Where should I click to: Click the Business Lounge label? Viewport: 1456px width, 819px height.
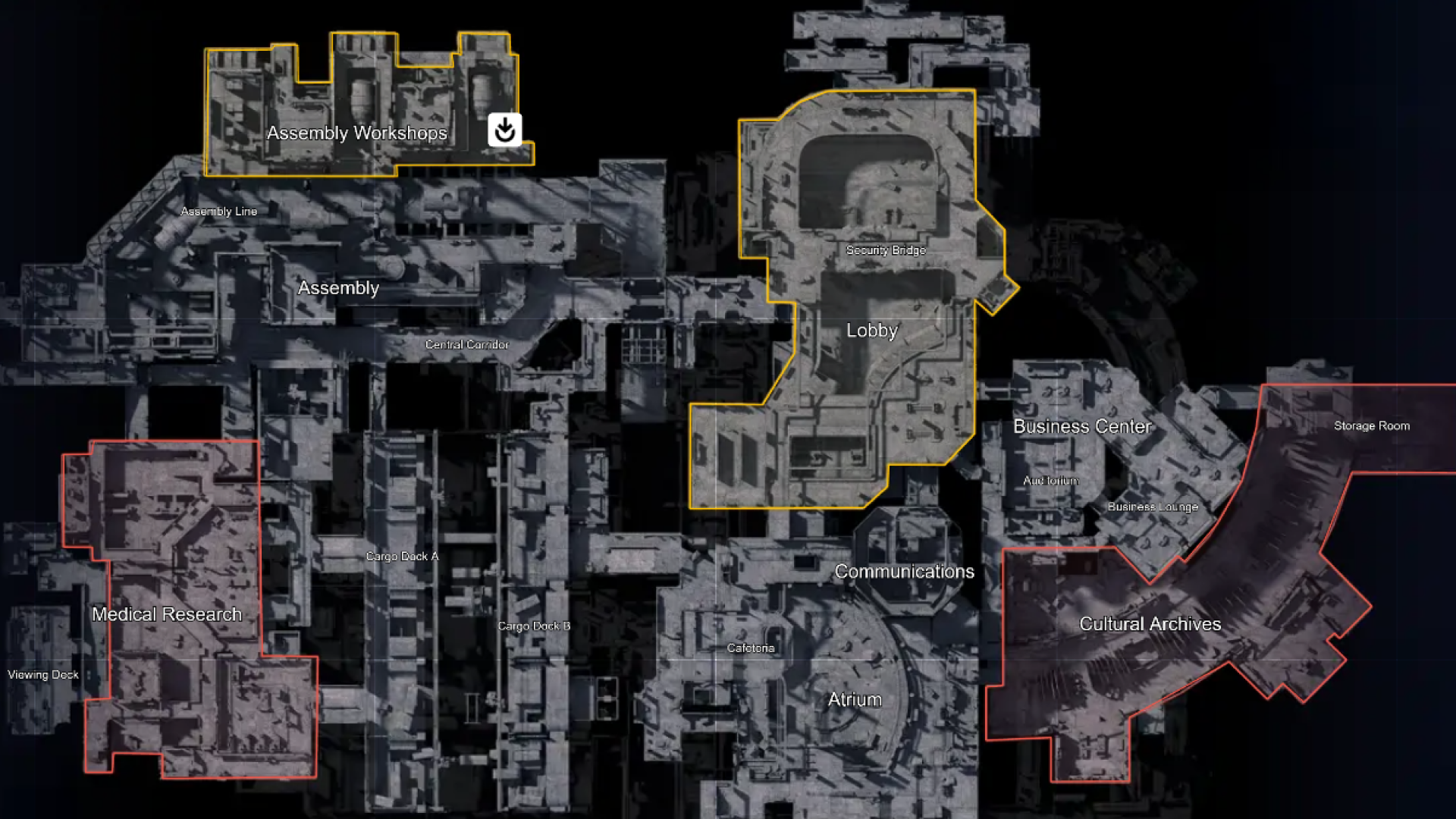(x=1153, y=507)
